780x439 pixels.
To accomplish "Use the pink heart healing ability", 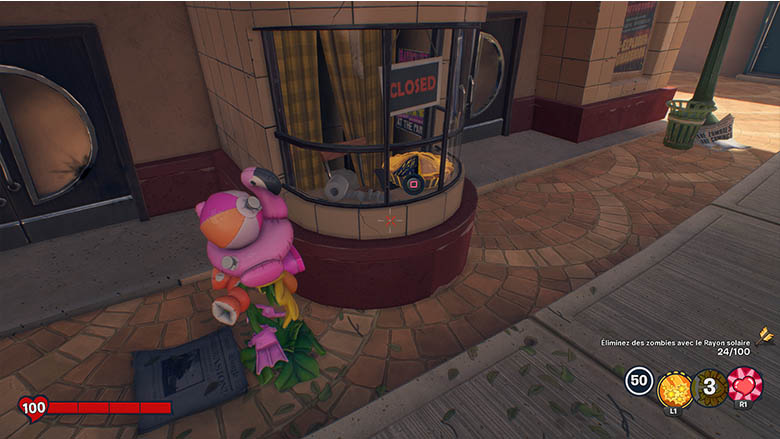I will 744,385.
